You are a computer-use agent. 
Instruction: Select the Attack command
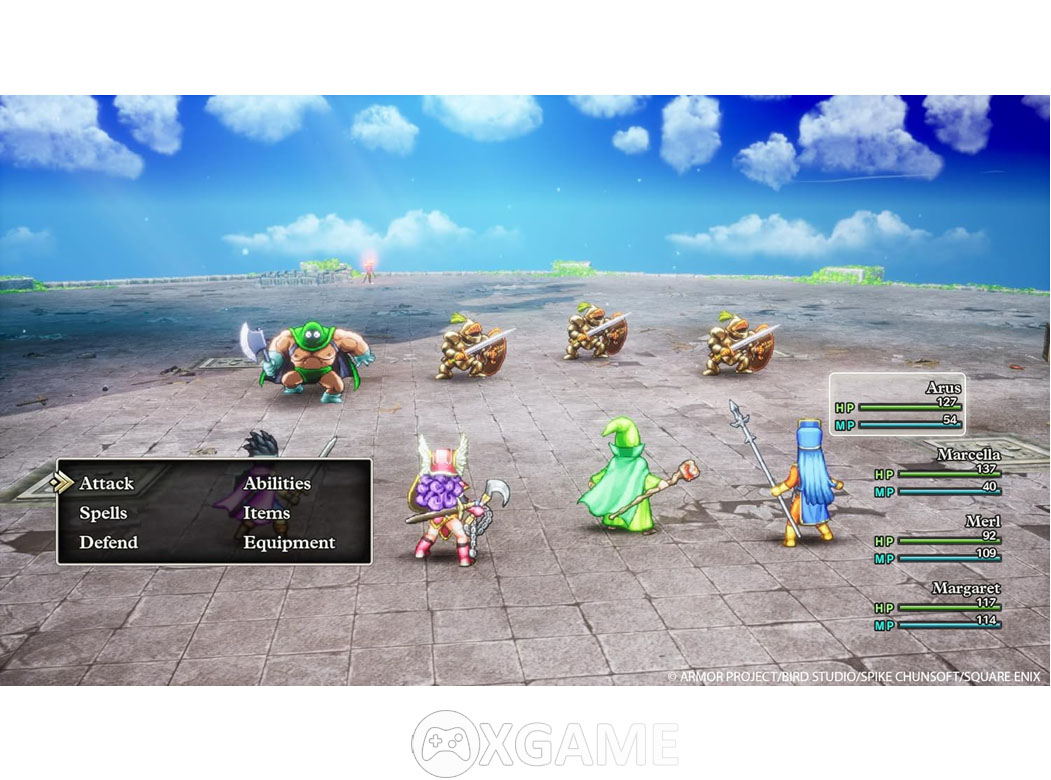[106, 484]
